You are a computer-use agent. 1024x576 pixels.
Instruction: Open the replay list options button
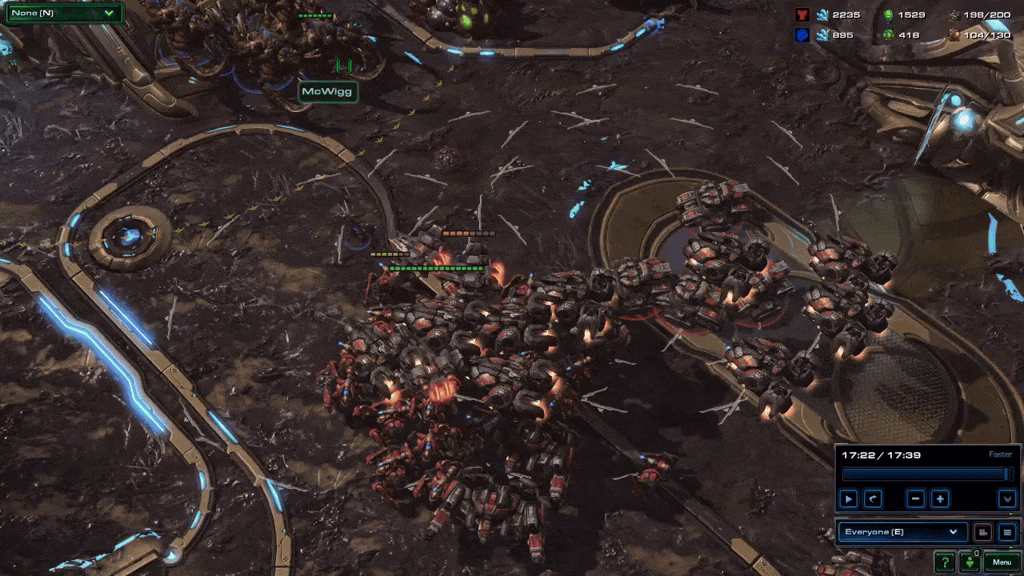[x=1007, y=532]
